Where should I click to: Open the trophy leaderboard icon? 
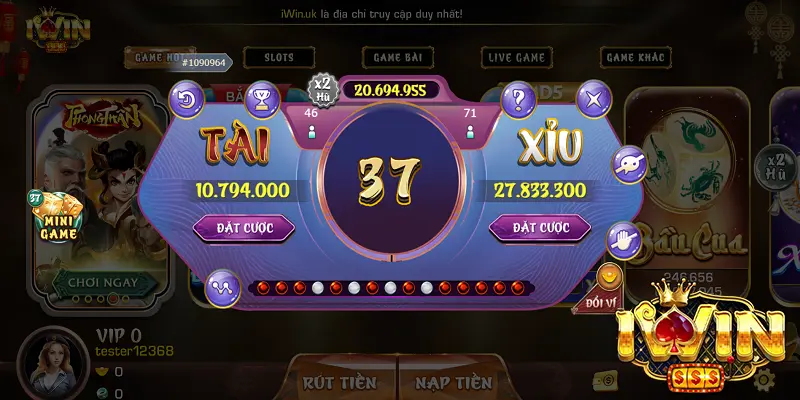pyautogui.click(x=262, y=99)
